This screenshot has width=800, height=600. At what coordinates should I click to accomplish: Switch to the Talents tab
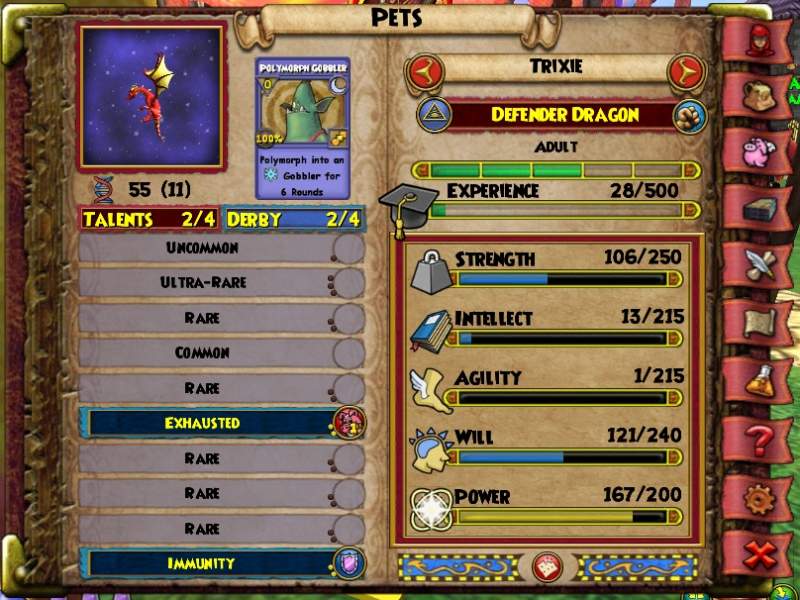pyautogui.click(x=149, y=219)
